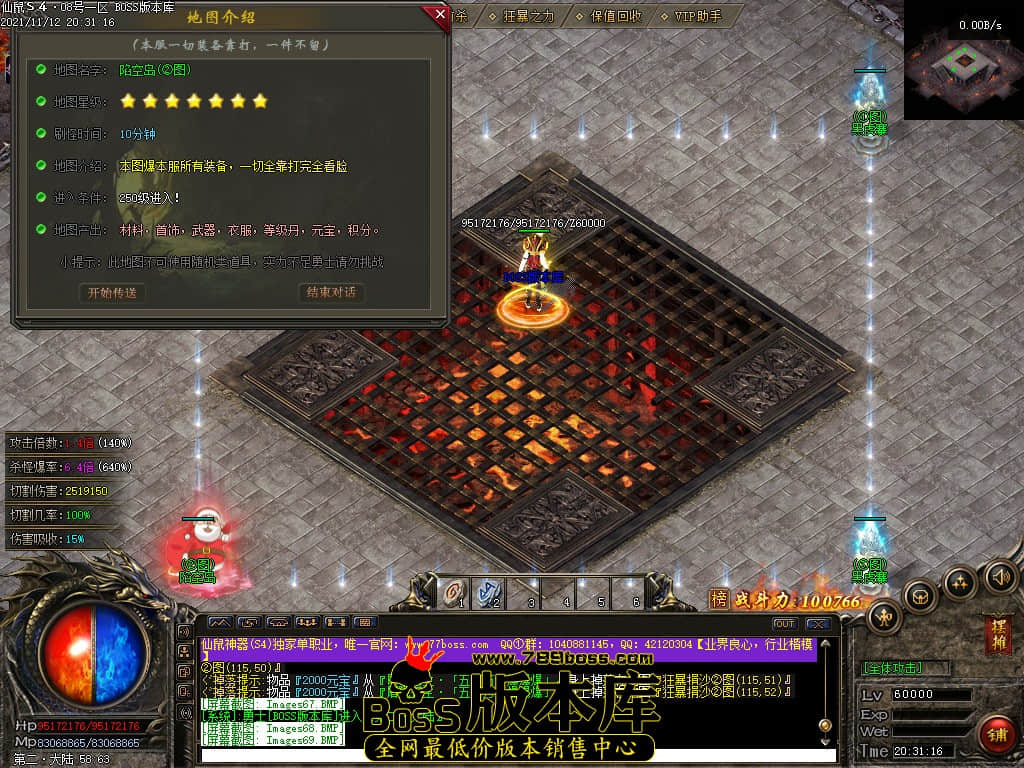The height and width of the screenshot is (768, 1024).
Task: Open the character figure round button
Action: [883, 616]
